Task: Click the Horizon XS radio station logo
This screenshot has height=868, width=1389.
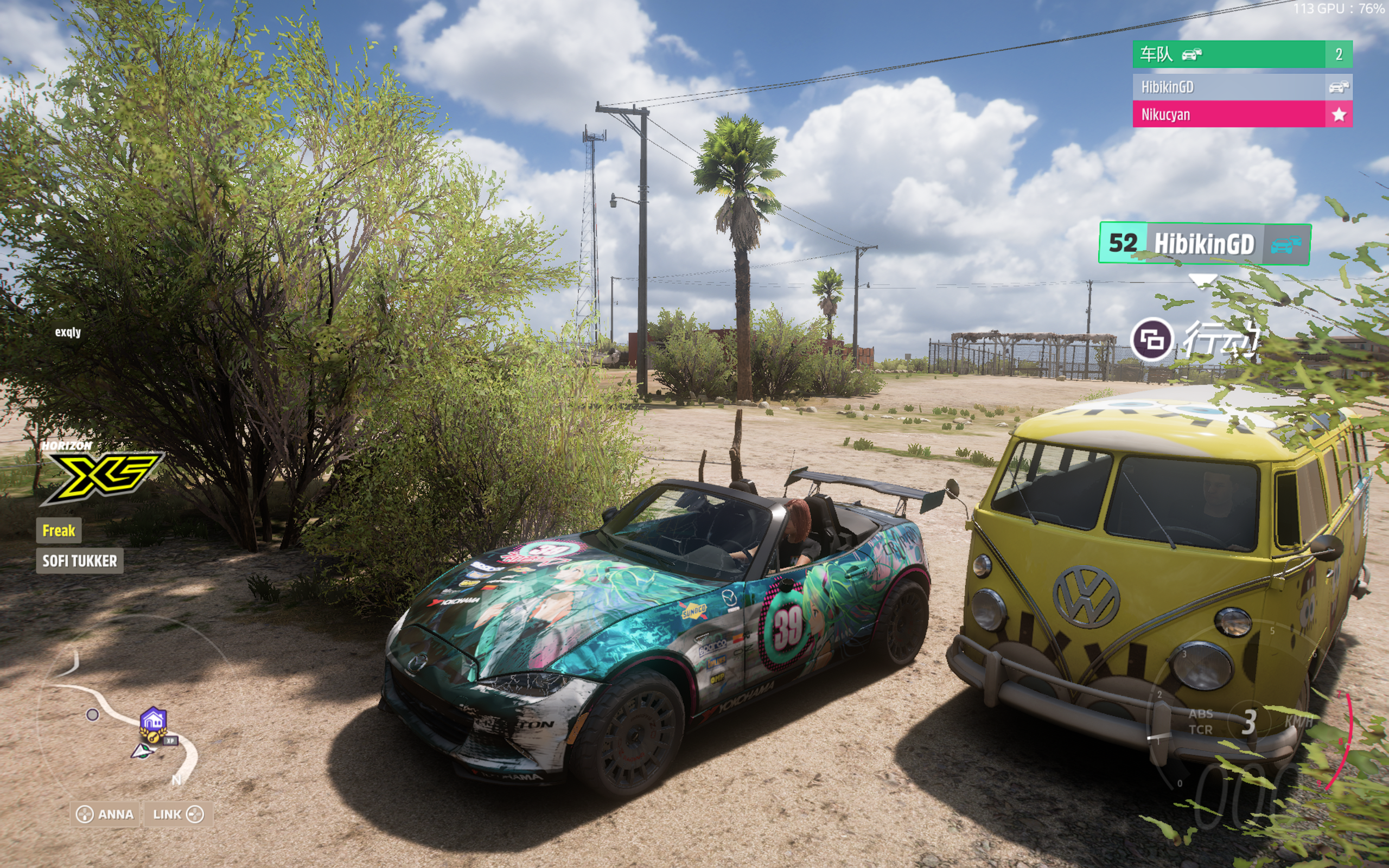Action: pos(101,473)
